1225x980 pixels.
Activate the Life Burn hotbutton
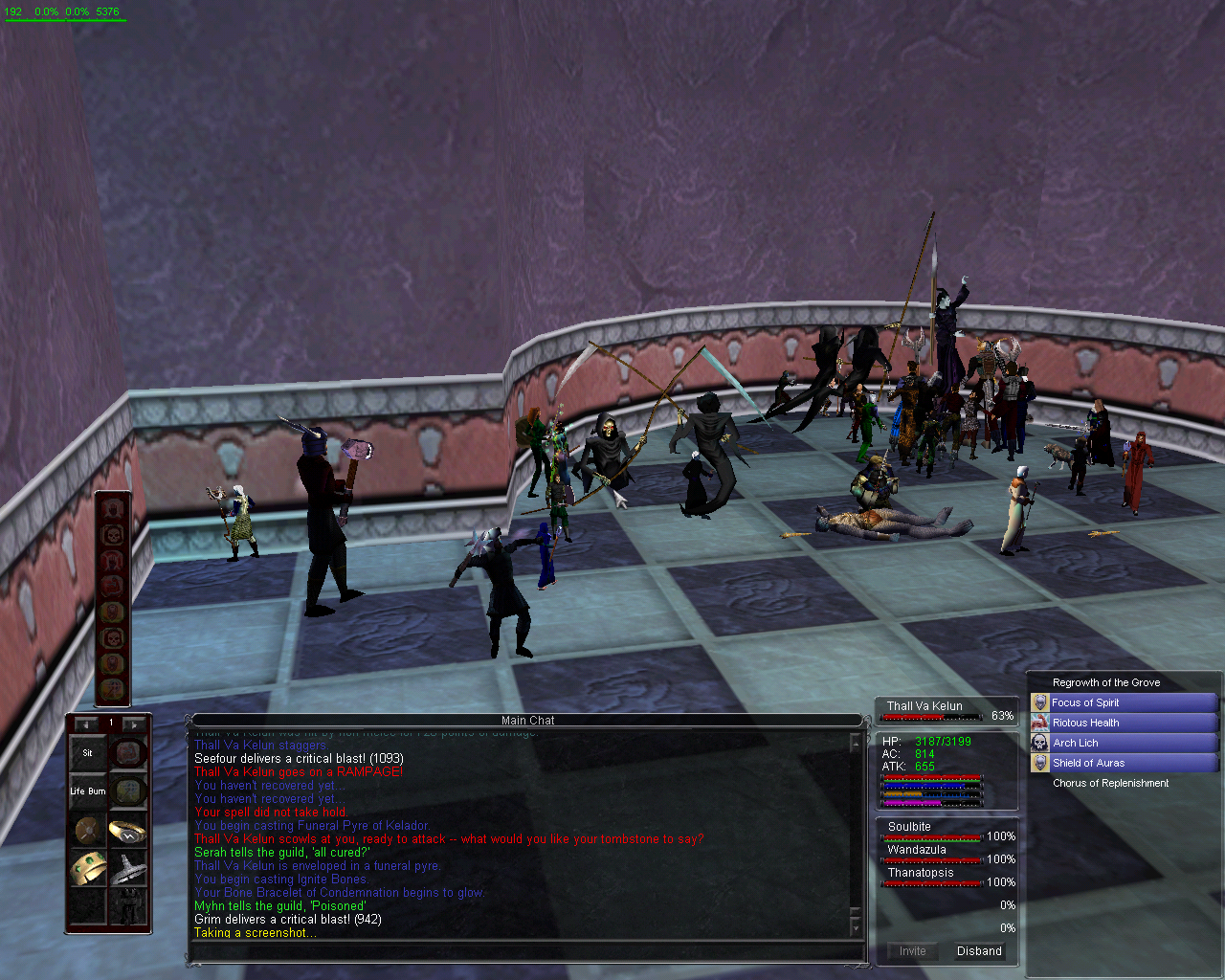pos(87,791)
